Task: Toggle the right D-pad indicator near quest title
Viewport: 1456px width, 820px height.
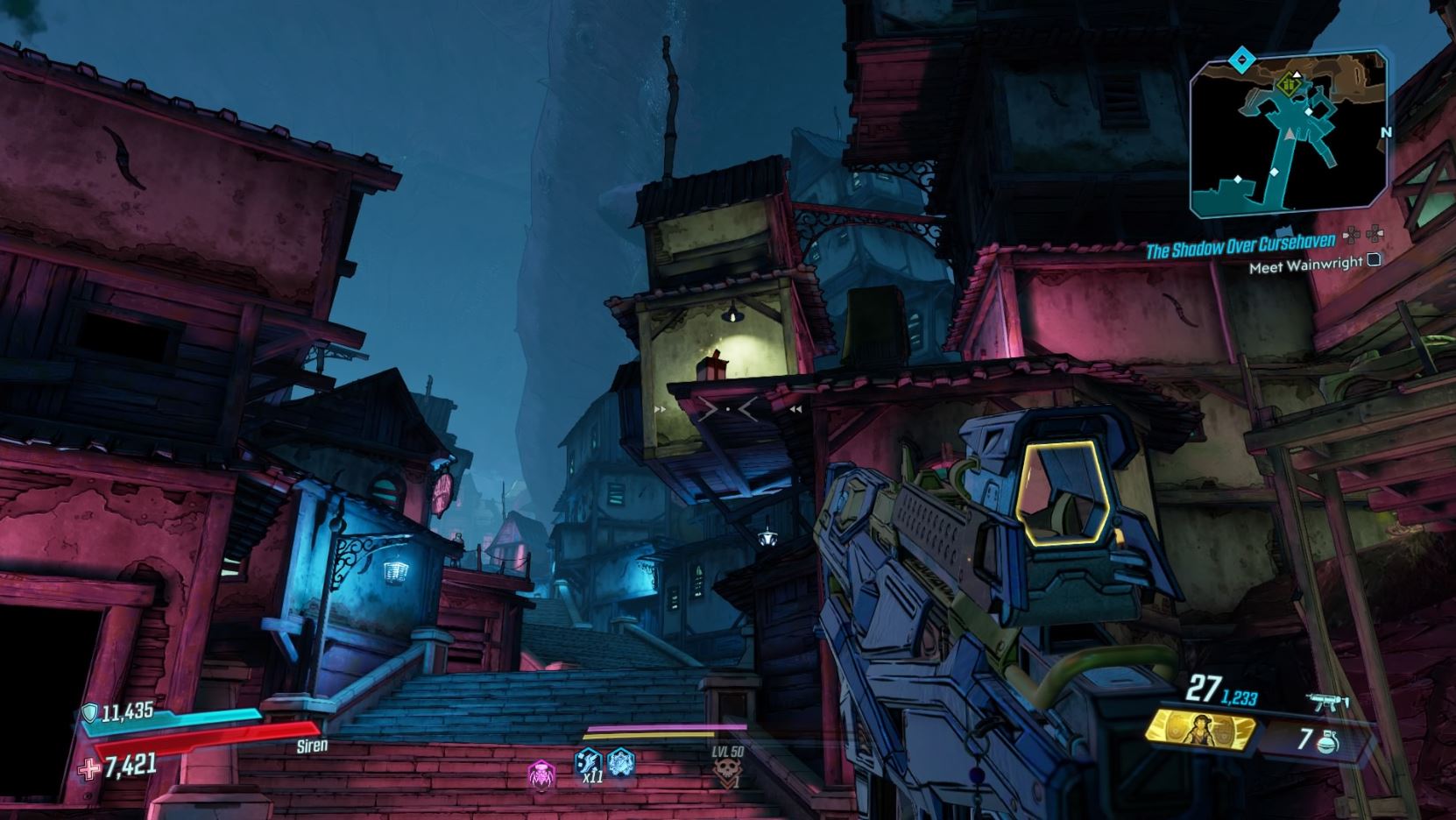Action: (x=1375, y=232)
